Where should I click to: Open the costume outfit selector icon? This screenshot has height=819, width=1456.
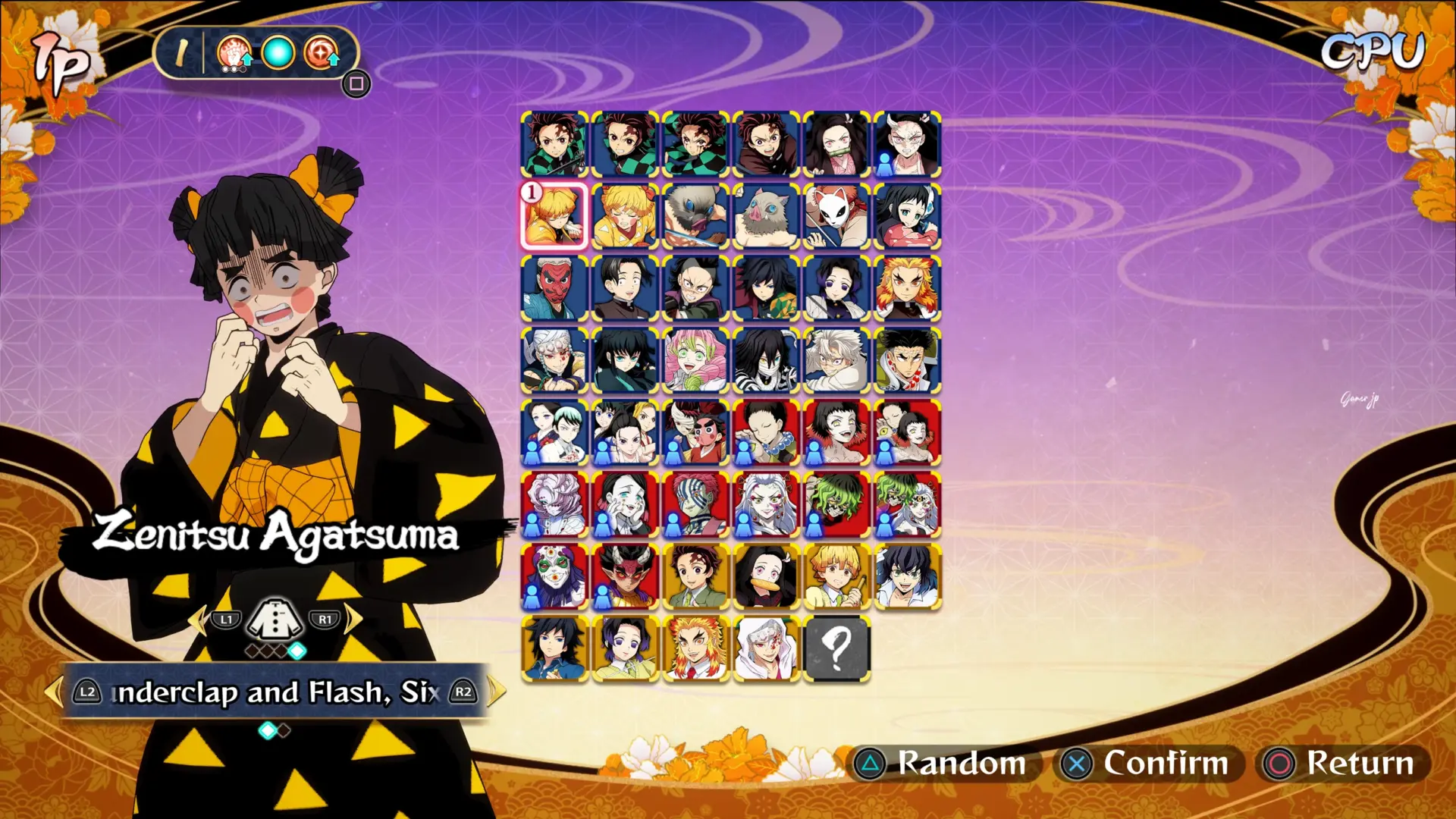click(x=275, y=620)
